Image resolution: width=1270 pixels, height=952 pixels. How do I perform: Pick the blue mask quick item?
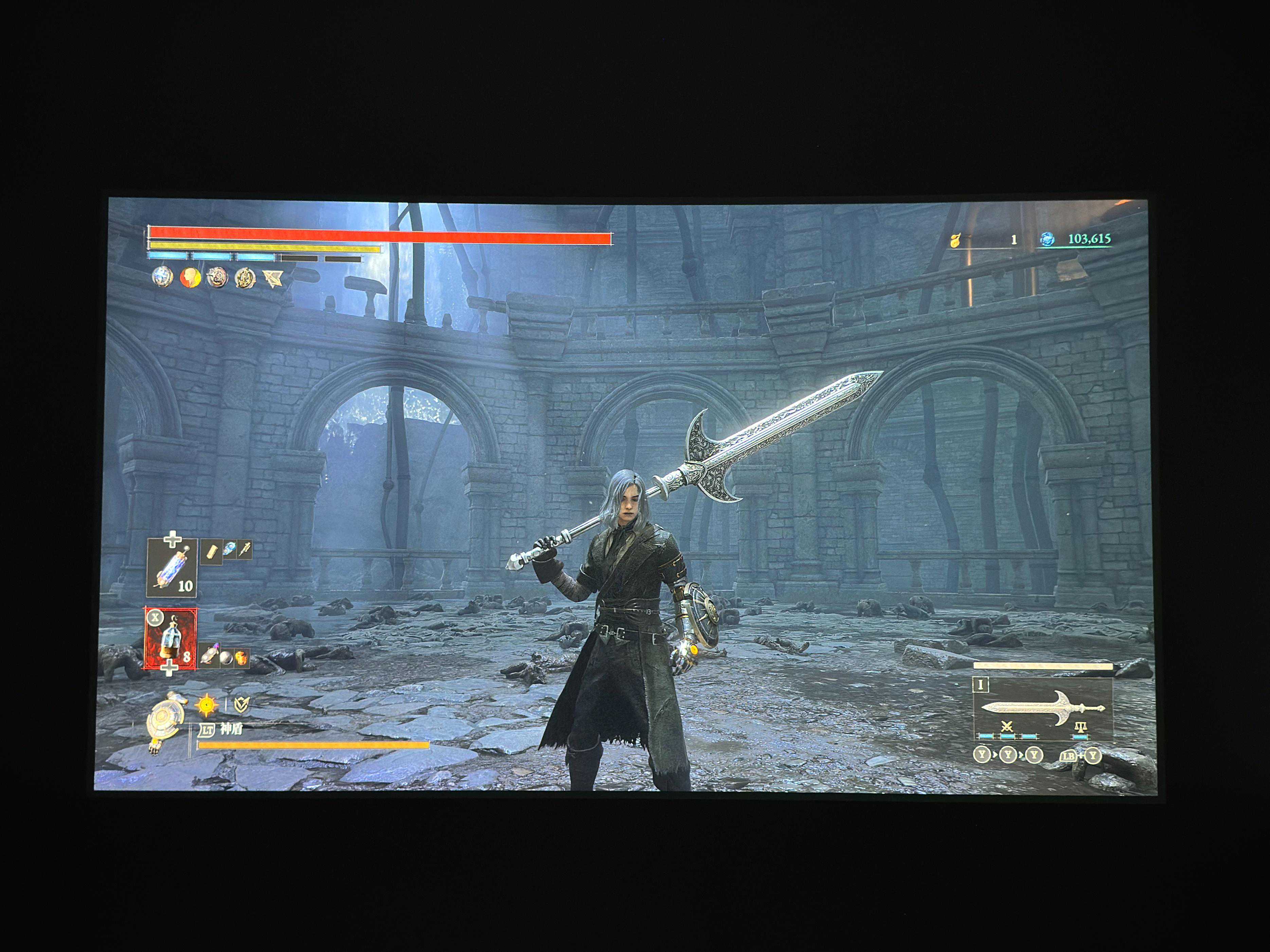click(x=230, y=550)
